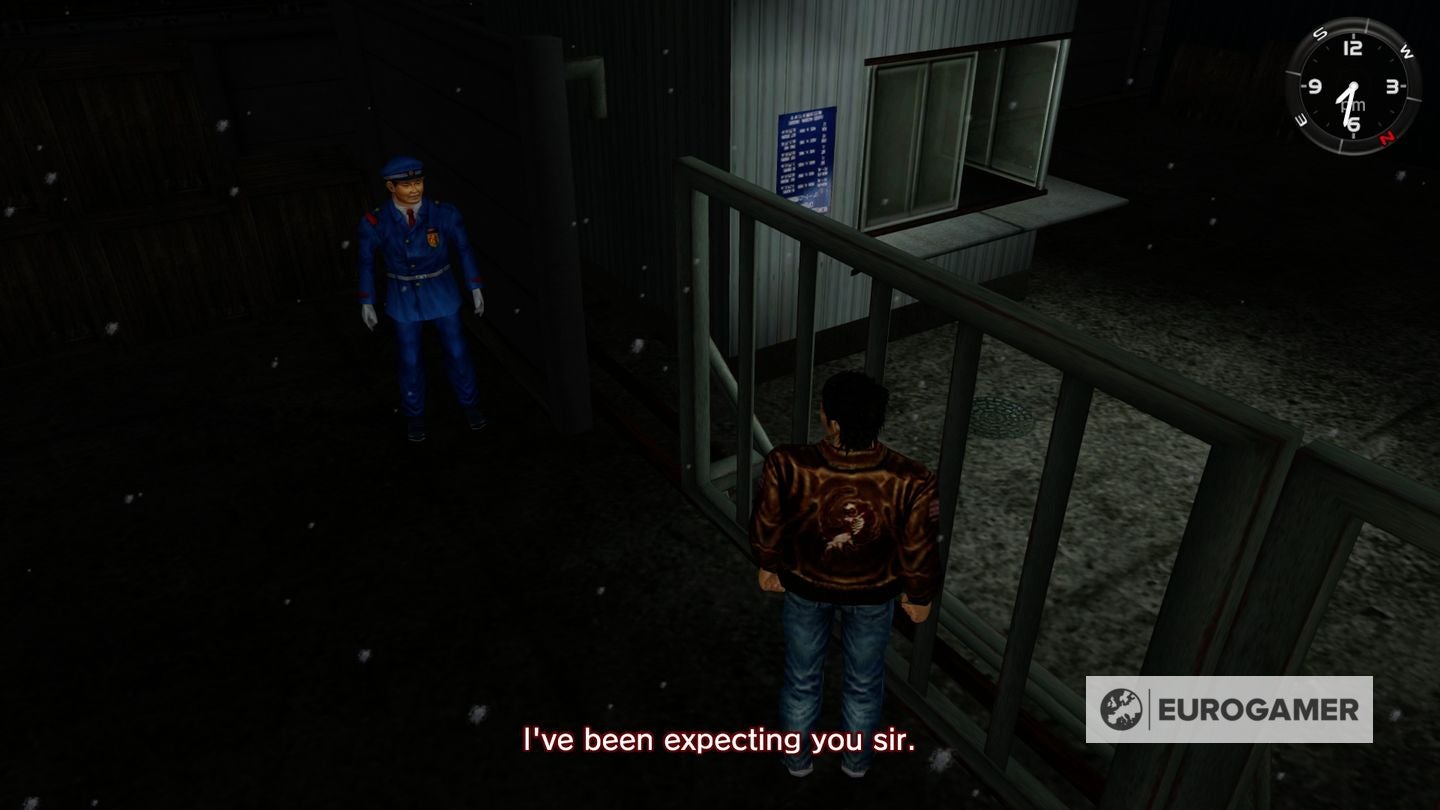Click the 12 on the clock face
This screenshot has height=810, width=1440.
(1353, 47)
